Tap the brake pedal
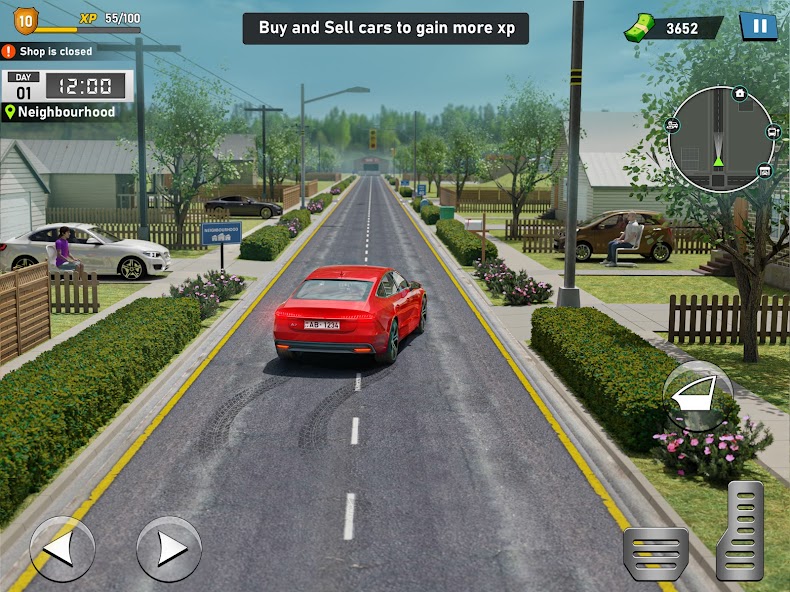 pos(655,554)
